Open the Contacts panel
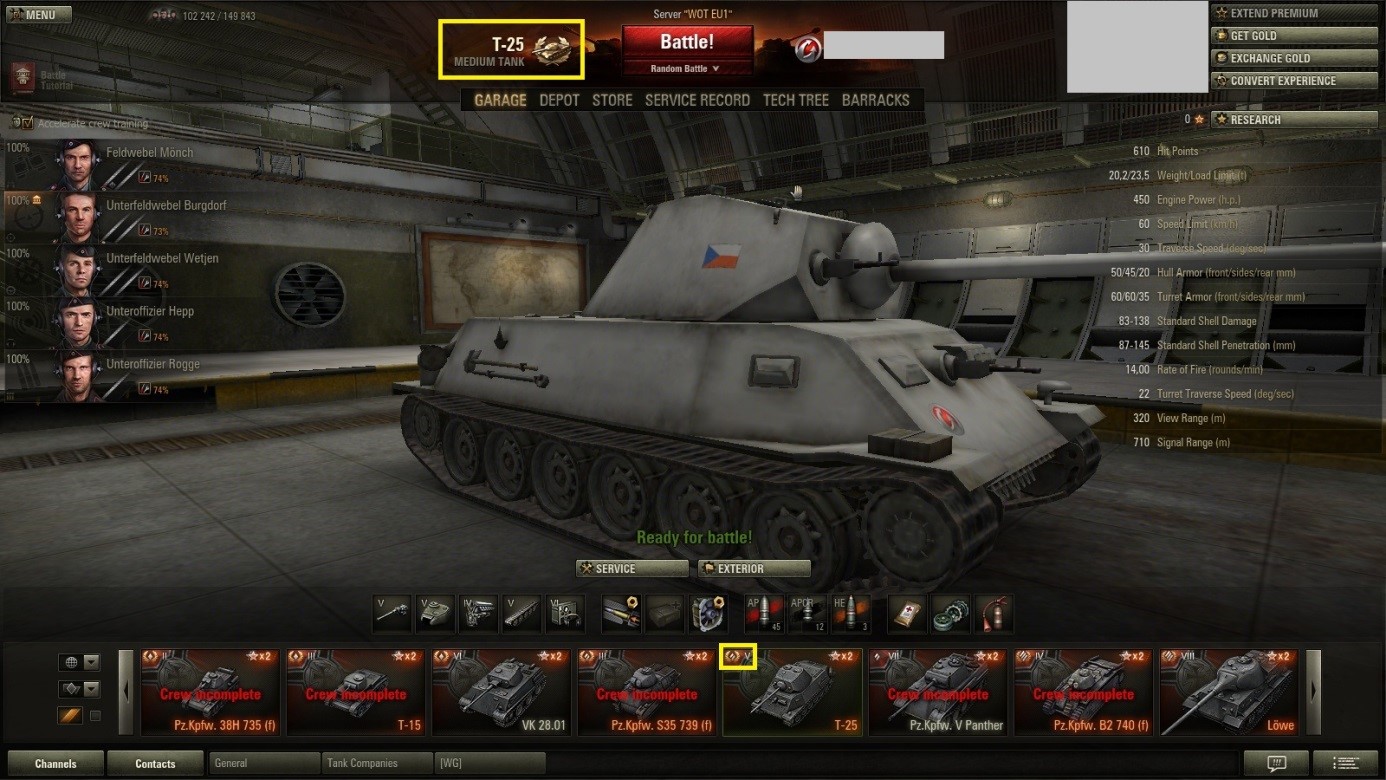 (155, 764)
